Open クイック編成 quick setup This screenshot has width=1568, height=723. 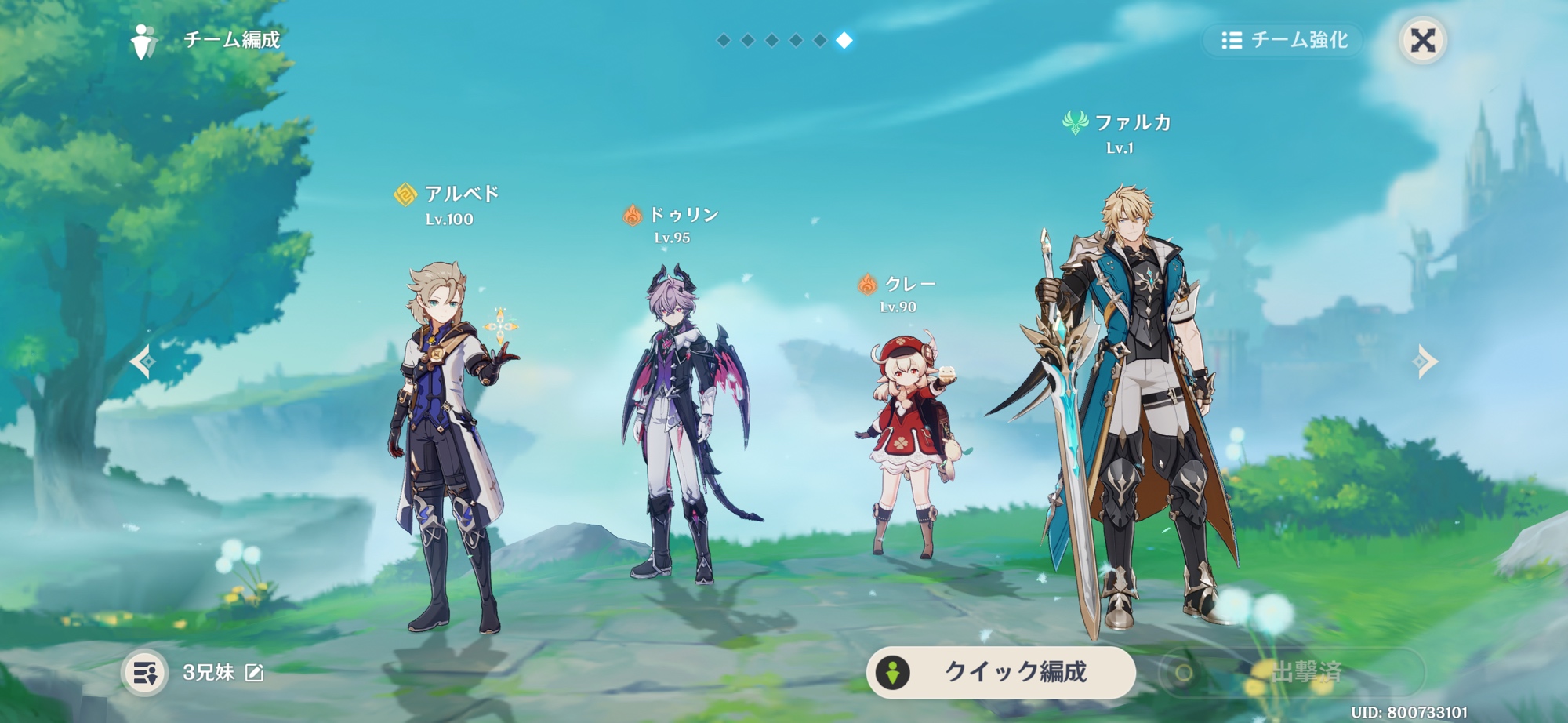point(1000,672)
